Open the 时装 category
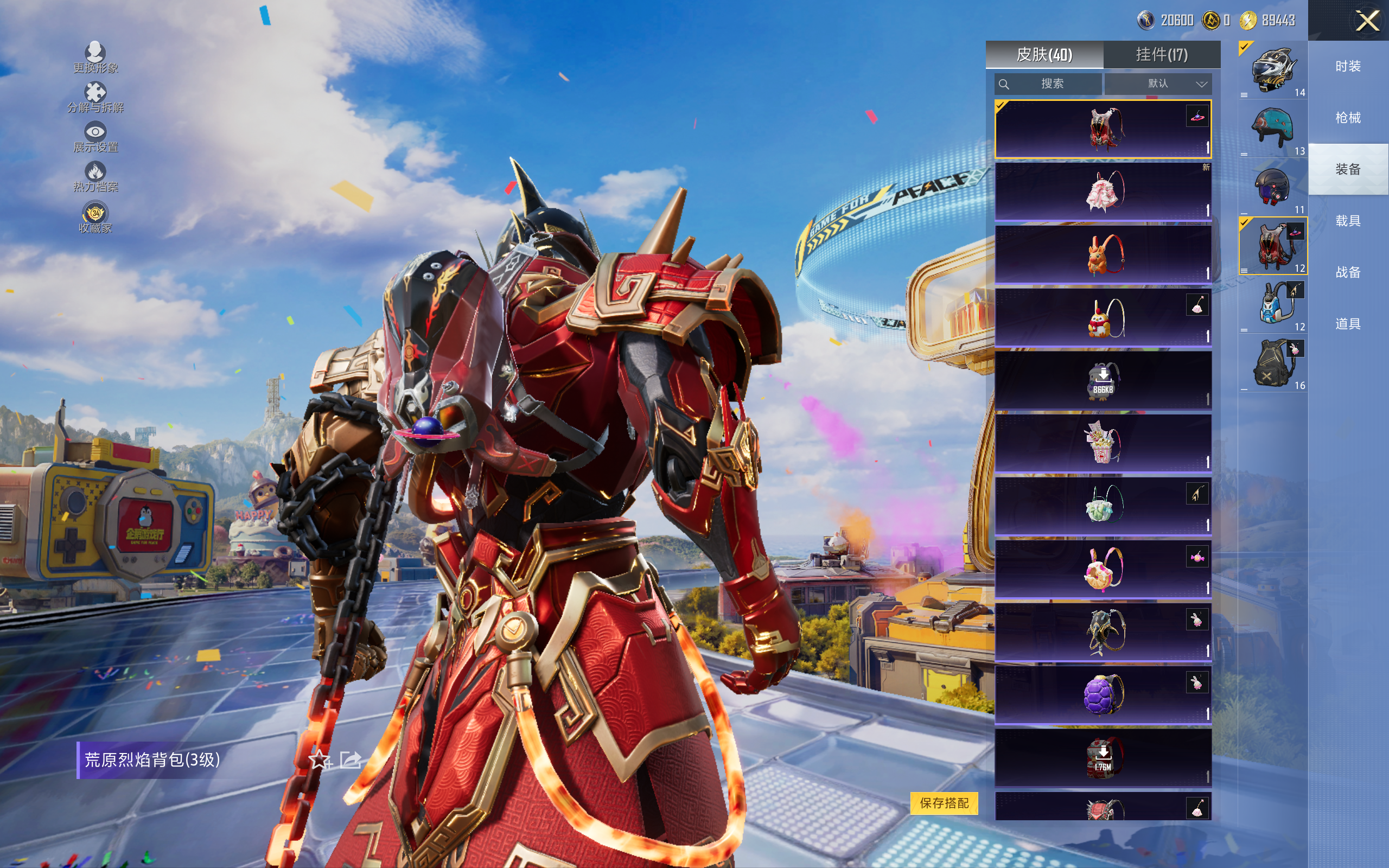This screenshot has width=1389, height=868. click(1348, 67)
